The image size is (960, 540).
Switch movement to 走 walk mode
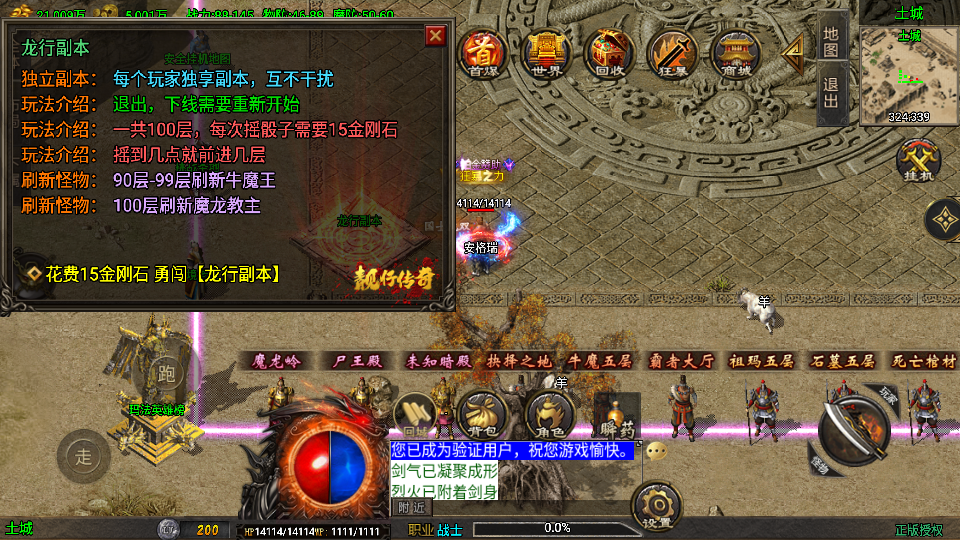coord(84,458)
